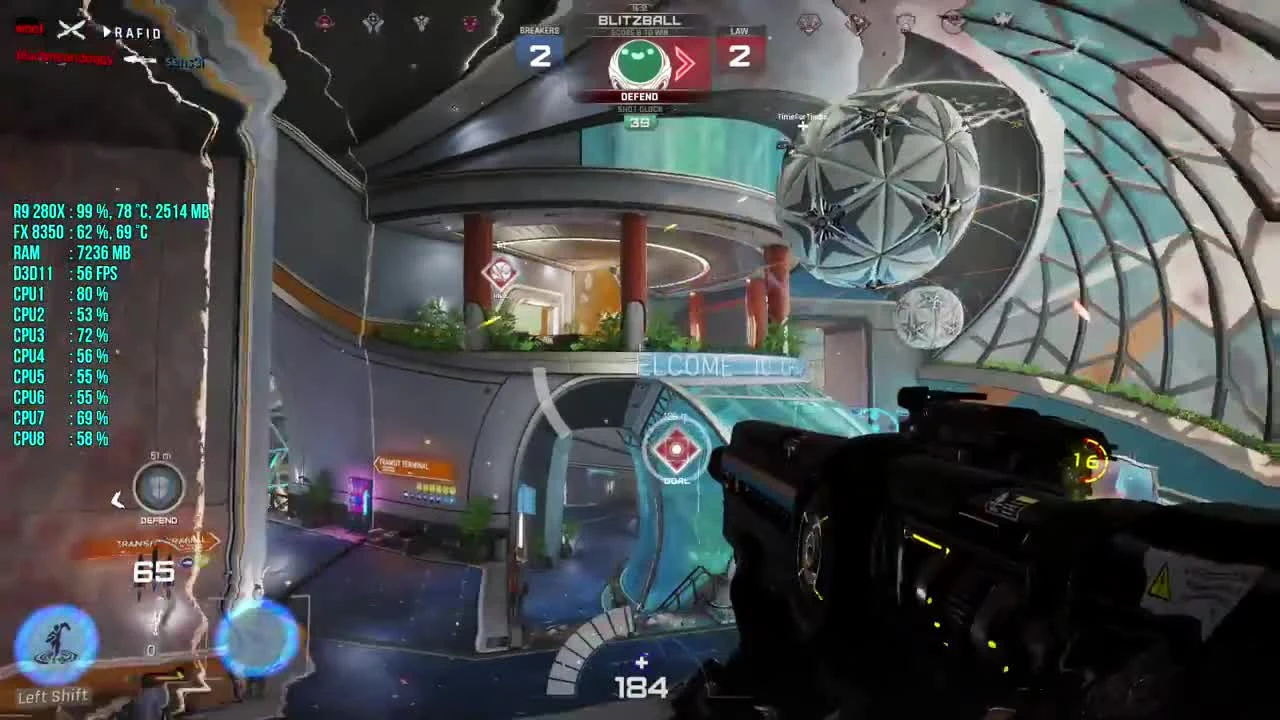1280x720 pixels.
Task: Toggle the DEFEND banner under the ball
Action: pyautogui.click(x=639, y=96)
